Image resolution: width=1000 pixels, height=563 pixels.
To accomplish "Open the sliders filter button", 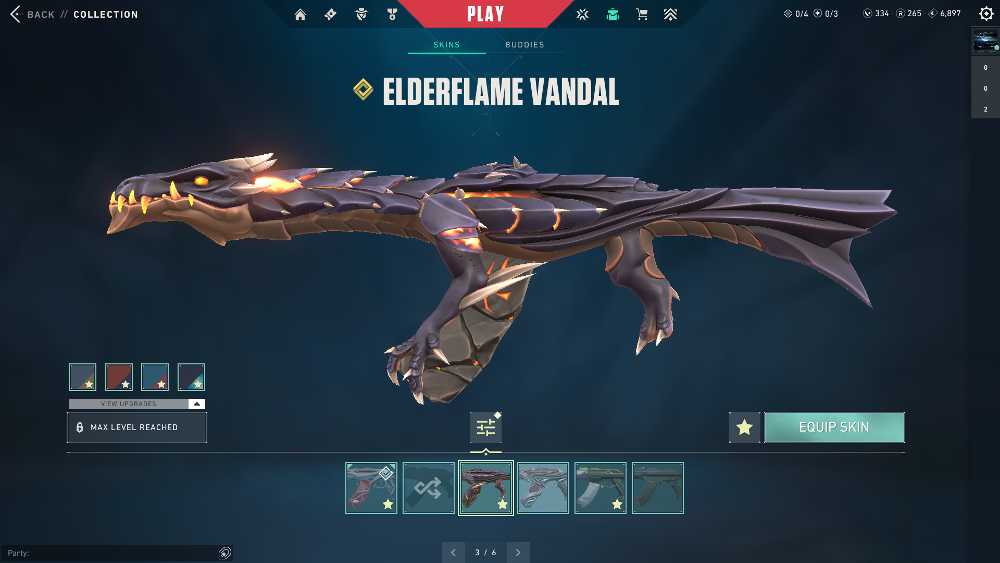I will (x=486, y=427).
